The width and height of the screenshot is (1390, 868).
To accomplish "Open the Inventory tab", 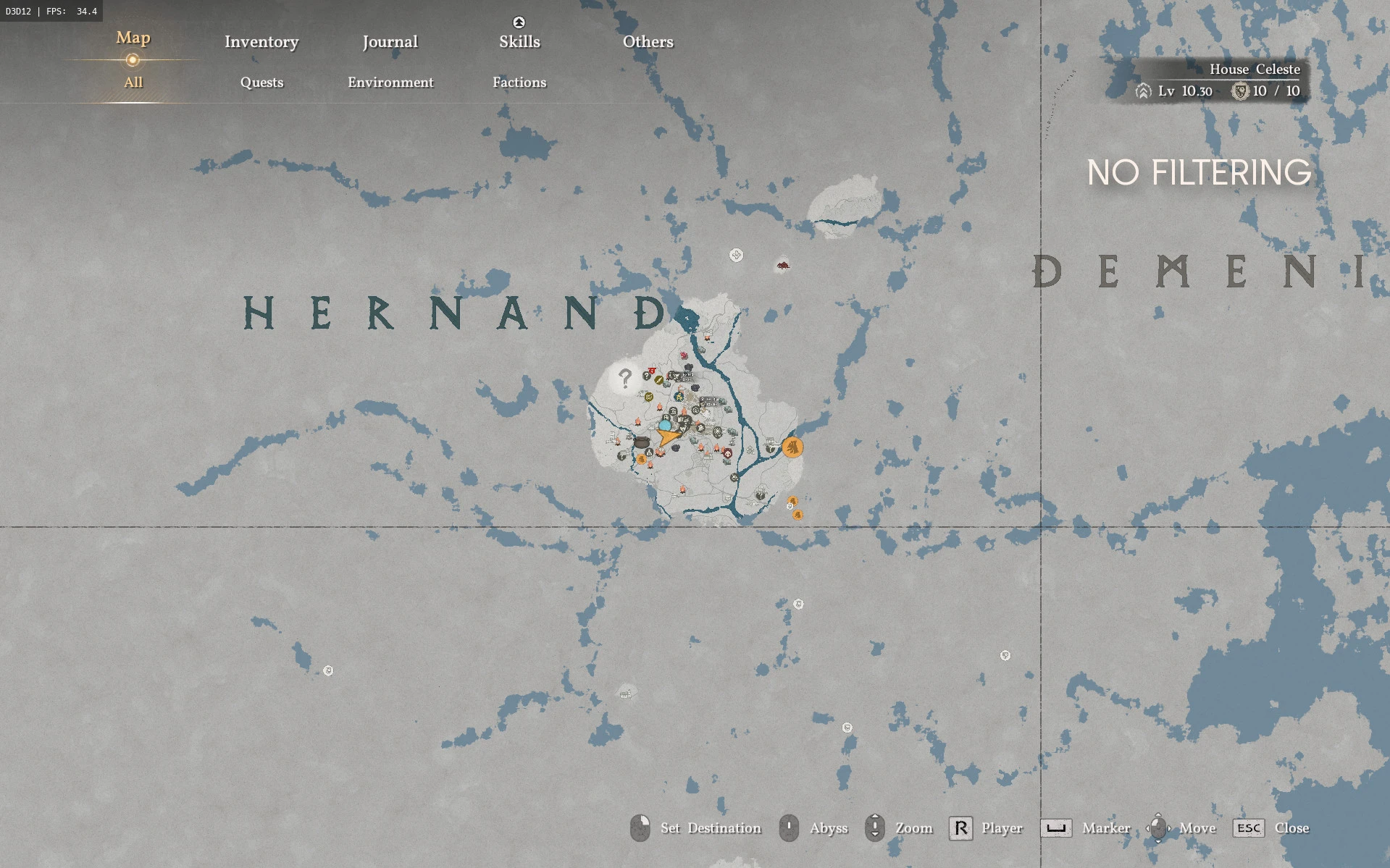I will (261, 42).
